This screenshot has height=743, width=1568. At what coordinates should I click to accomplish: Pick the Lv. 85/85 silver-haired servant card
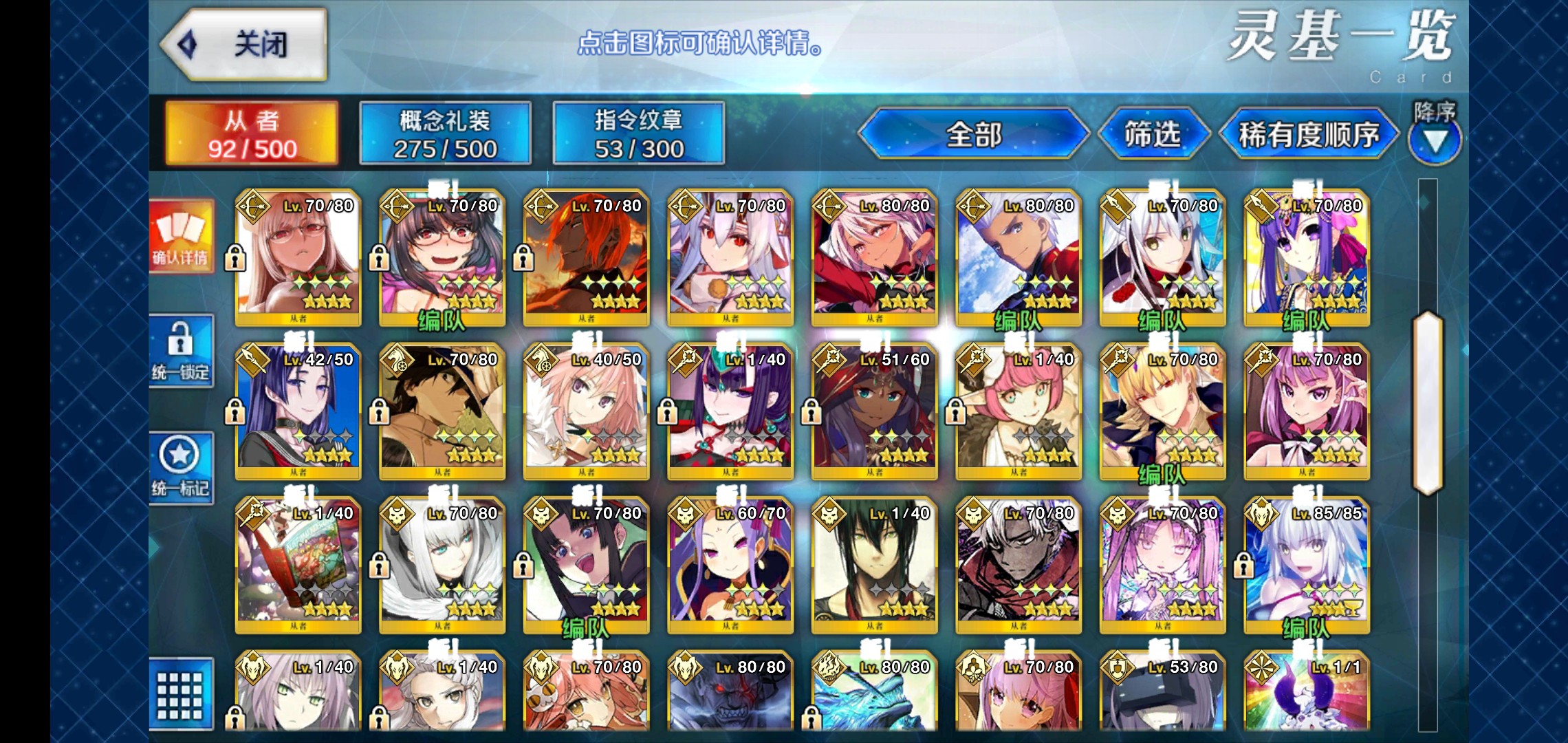[x=1307, y=564]
